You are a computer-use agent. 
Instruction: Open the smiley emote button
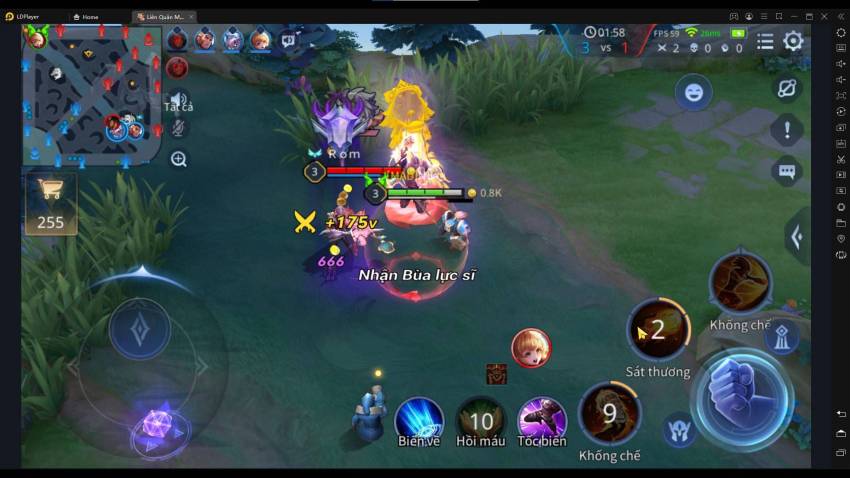(693, 93)
